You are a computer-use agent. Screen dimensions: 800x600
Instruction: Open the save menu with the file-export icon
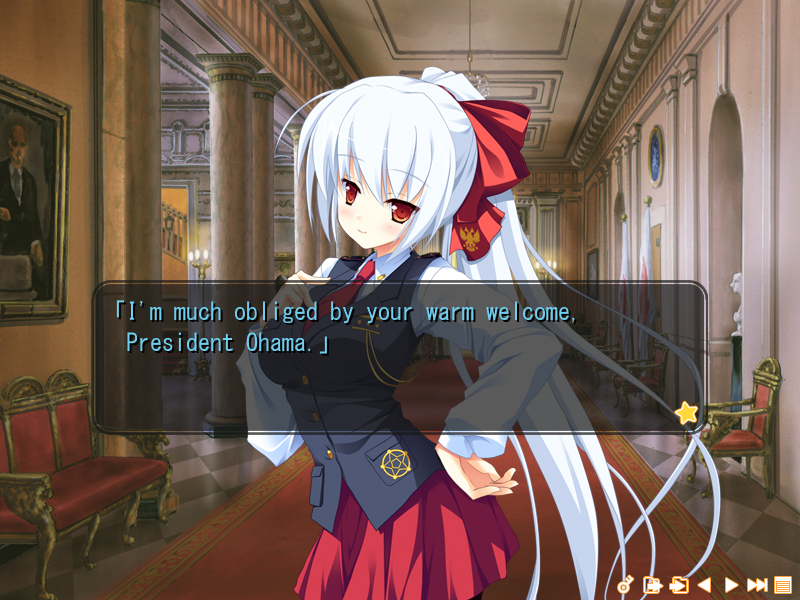click(652, 585)
